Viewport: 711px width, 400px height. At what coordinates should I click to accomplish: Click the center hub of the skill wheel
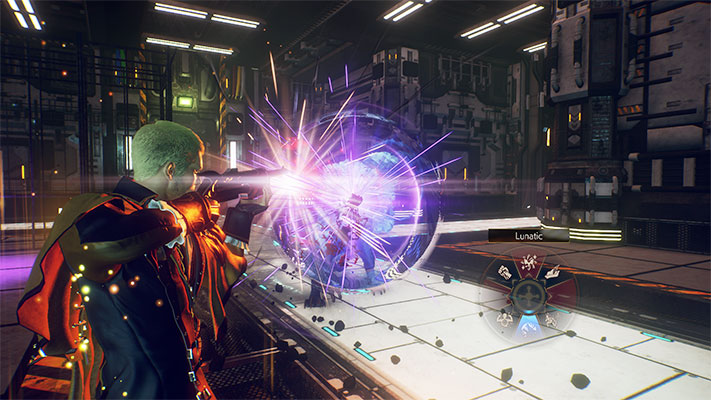click(529, 296)
